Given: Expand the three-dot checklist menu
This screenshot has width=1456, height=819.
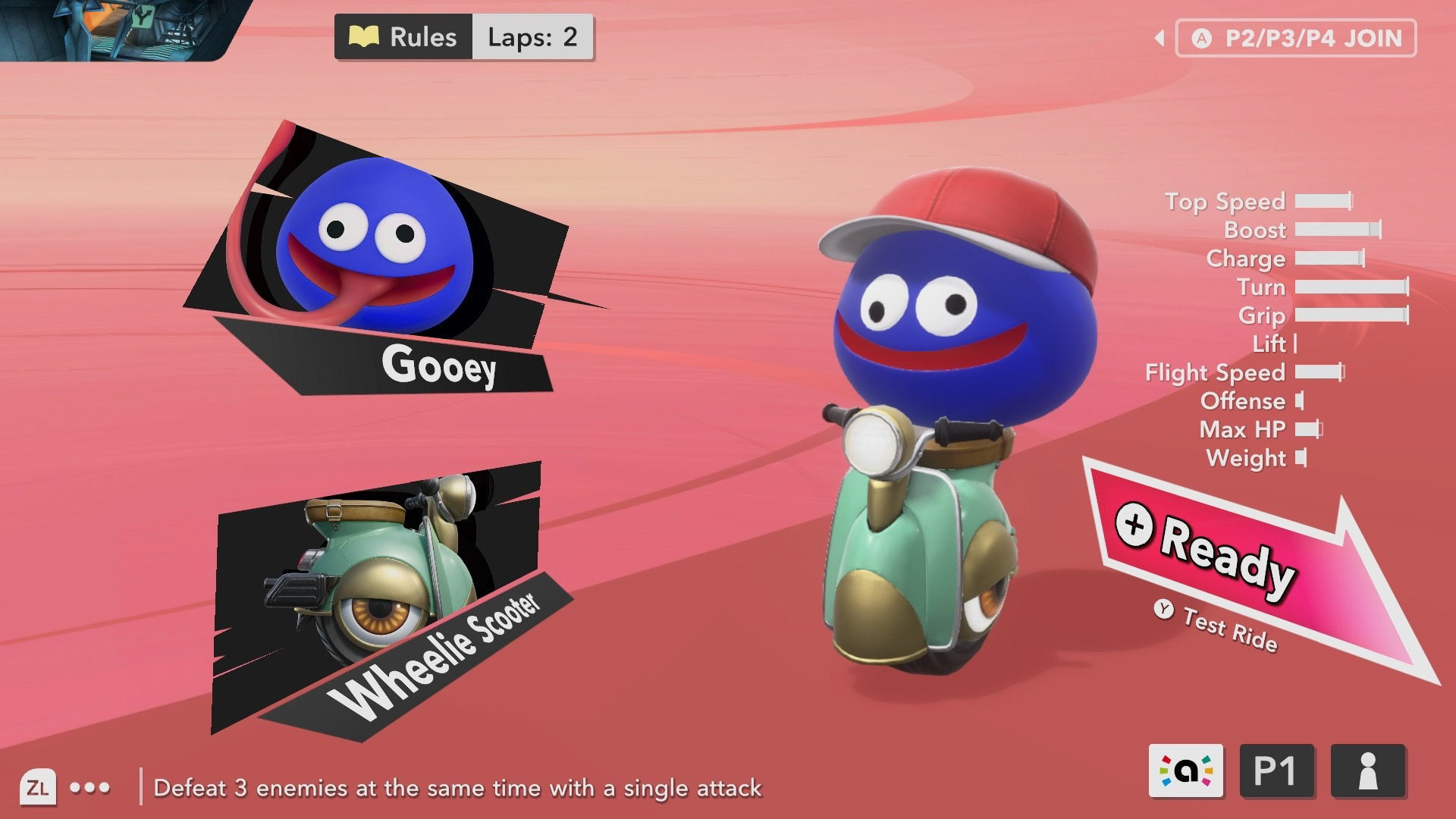Looking at the screenshot, I should click(89, 788).
